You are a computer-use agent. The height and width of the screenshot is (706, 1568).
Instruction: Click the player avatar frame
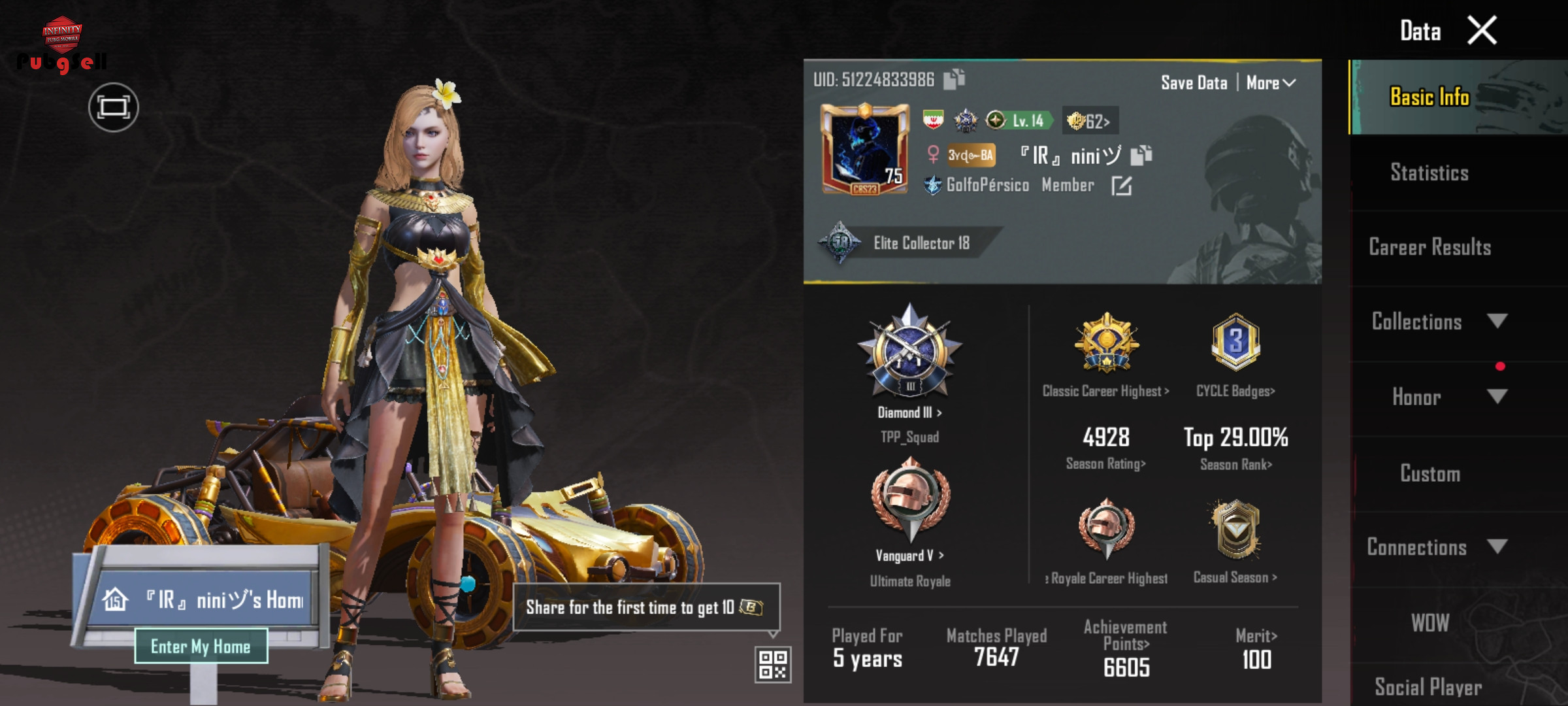[x=864, y=149]
